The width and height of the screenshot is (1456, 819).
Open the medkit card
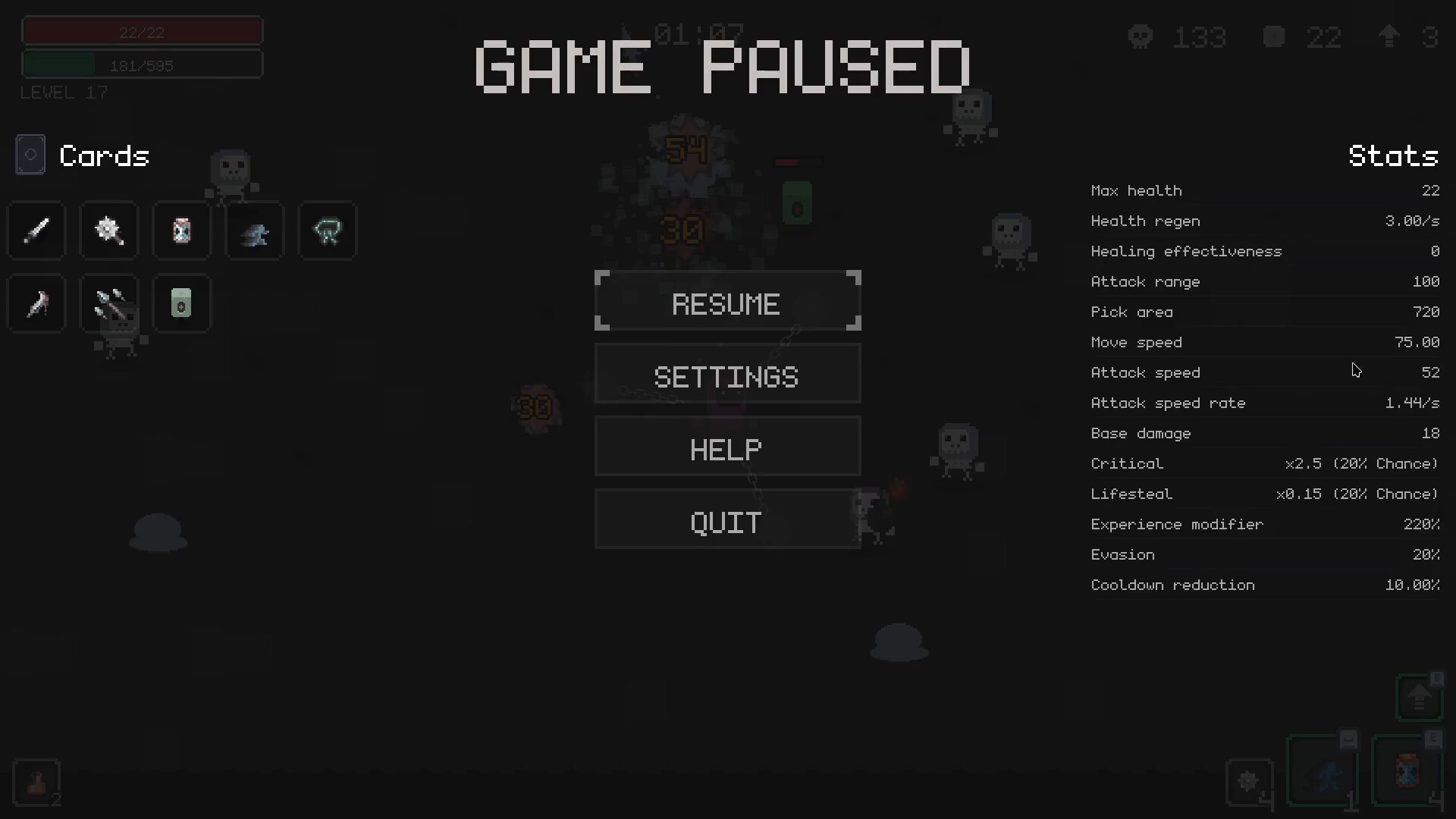coord(181,303)
